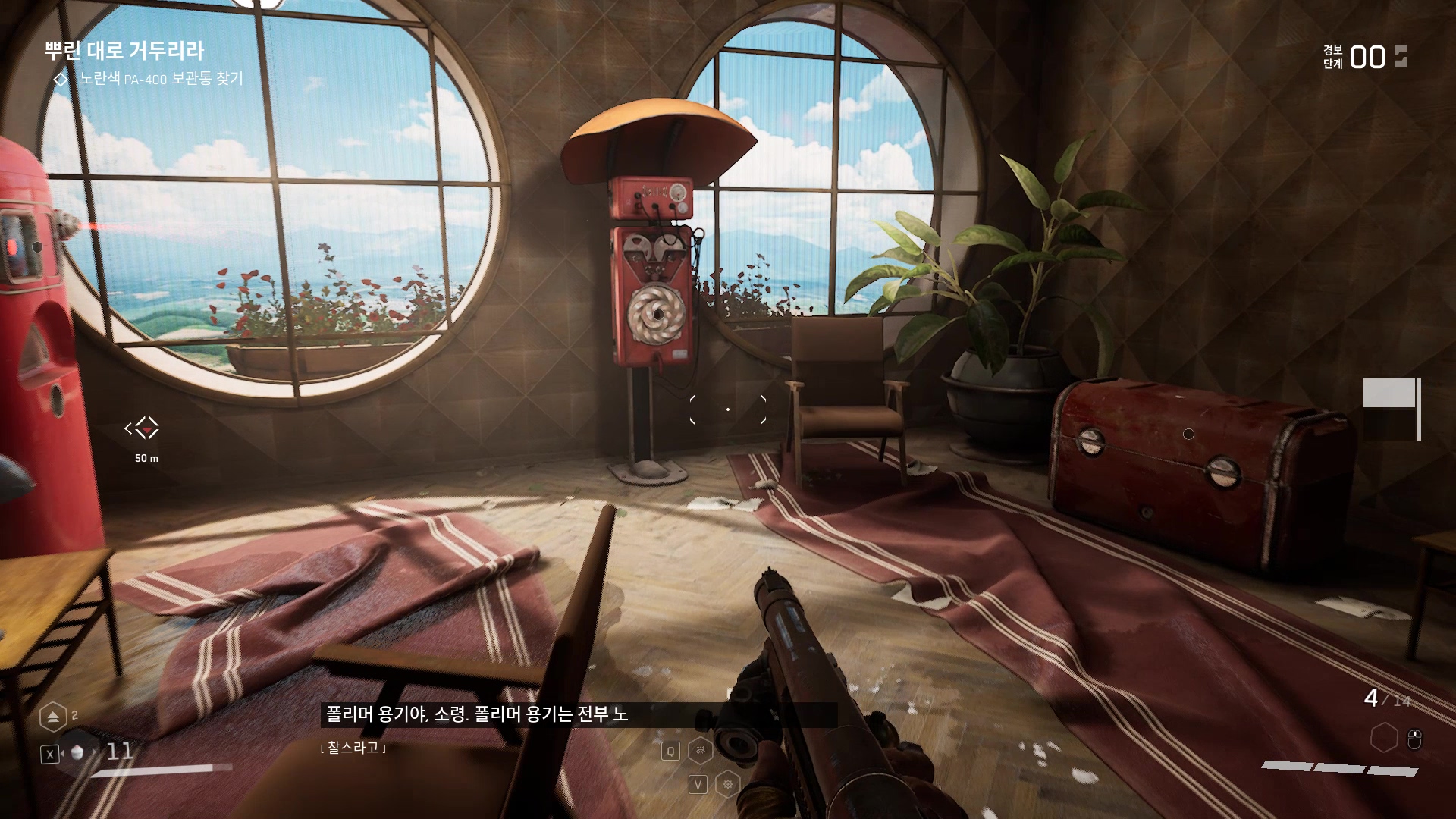Image resolution: width=1456 pixels, height=819 pixels.
Task: Click the red objective waypoint marker showing 50 m
Action: (x=143, y=428)
